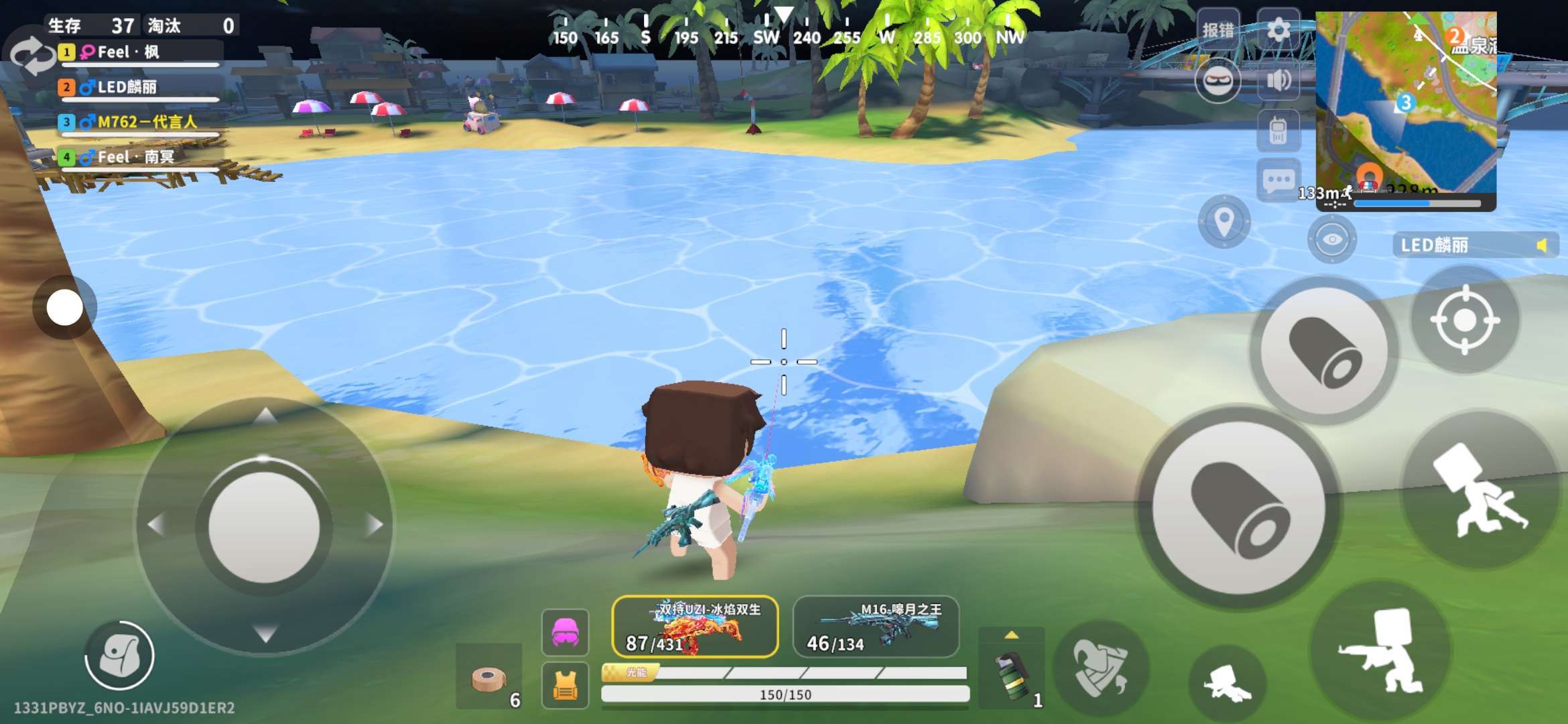Tap the 报错 report button
The height and width of the screenshot is (724, 1568).
pyautogui.click(x=1218, y=30)
